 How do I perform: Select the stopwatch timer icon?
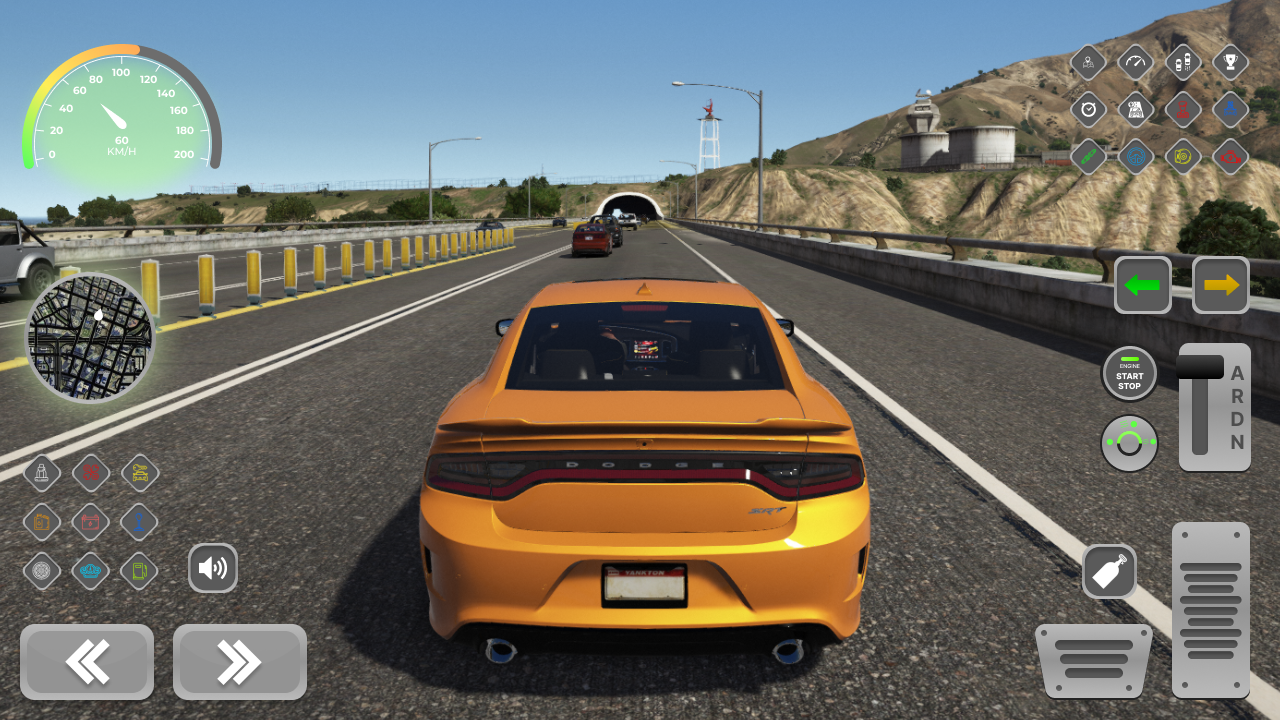coord(1089,110)
